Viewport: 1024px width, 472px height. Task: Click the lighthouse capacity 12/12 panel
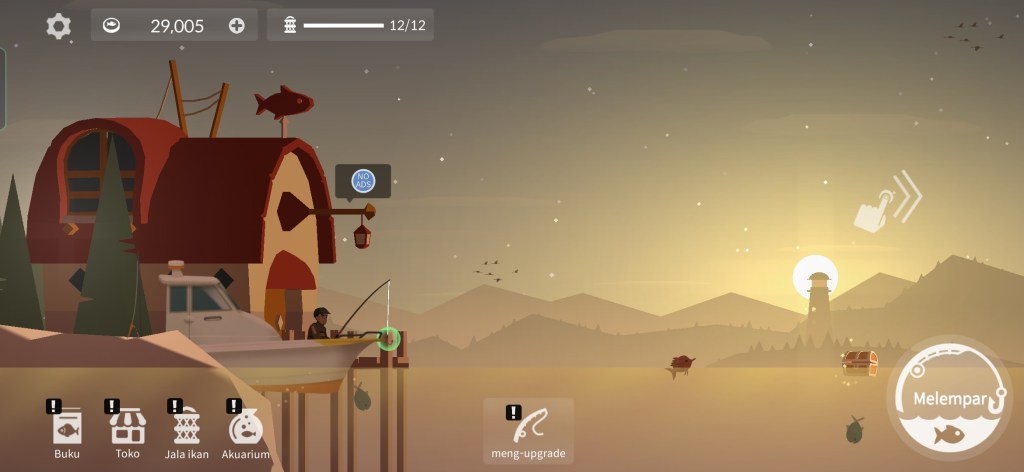pyautogui.click(x=350, y=25)
